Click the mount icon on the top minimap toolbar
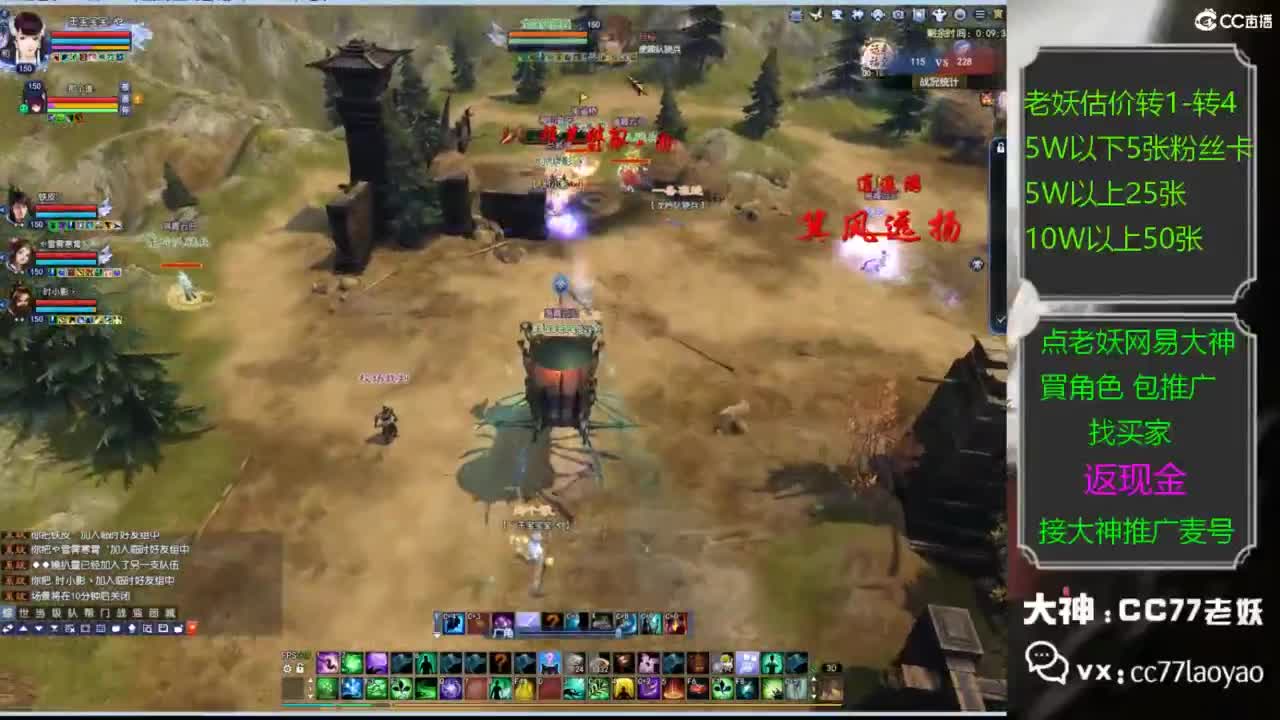Image resolution: width=1280 pixels, height=720 pixels. 939,13
